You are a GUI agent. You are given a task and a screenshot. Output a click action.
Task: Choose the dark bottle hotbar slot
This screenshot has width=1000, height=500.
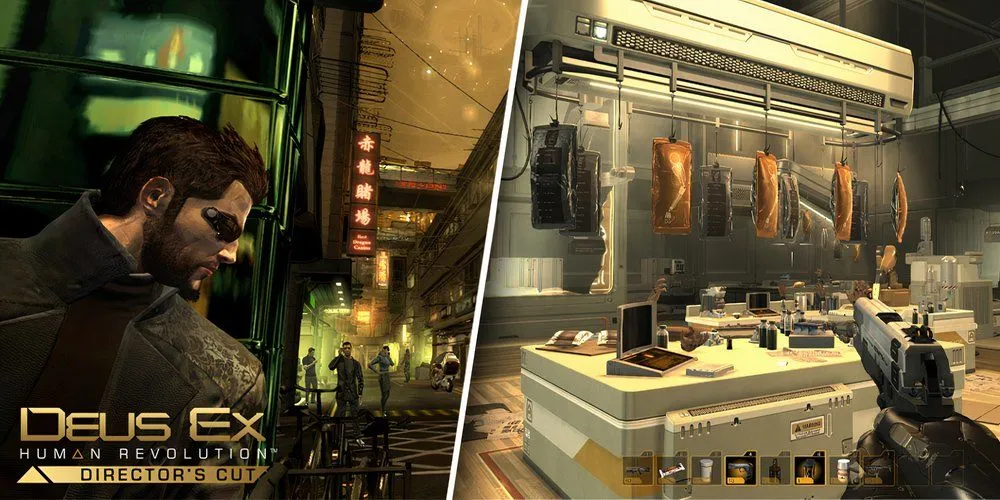pos(774,470)
